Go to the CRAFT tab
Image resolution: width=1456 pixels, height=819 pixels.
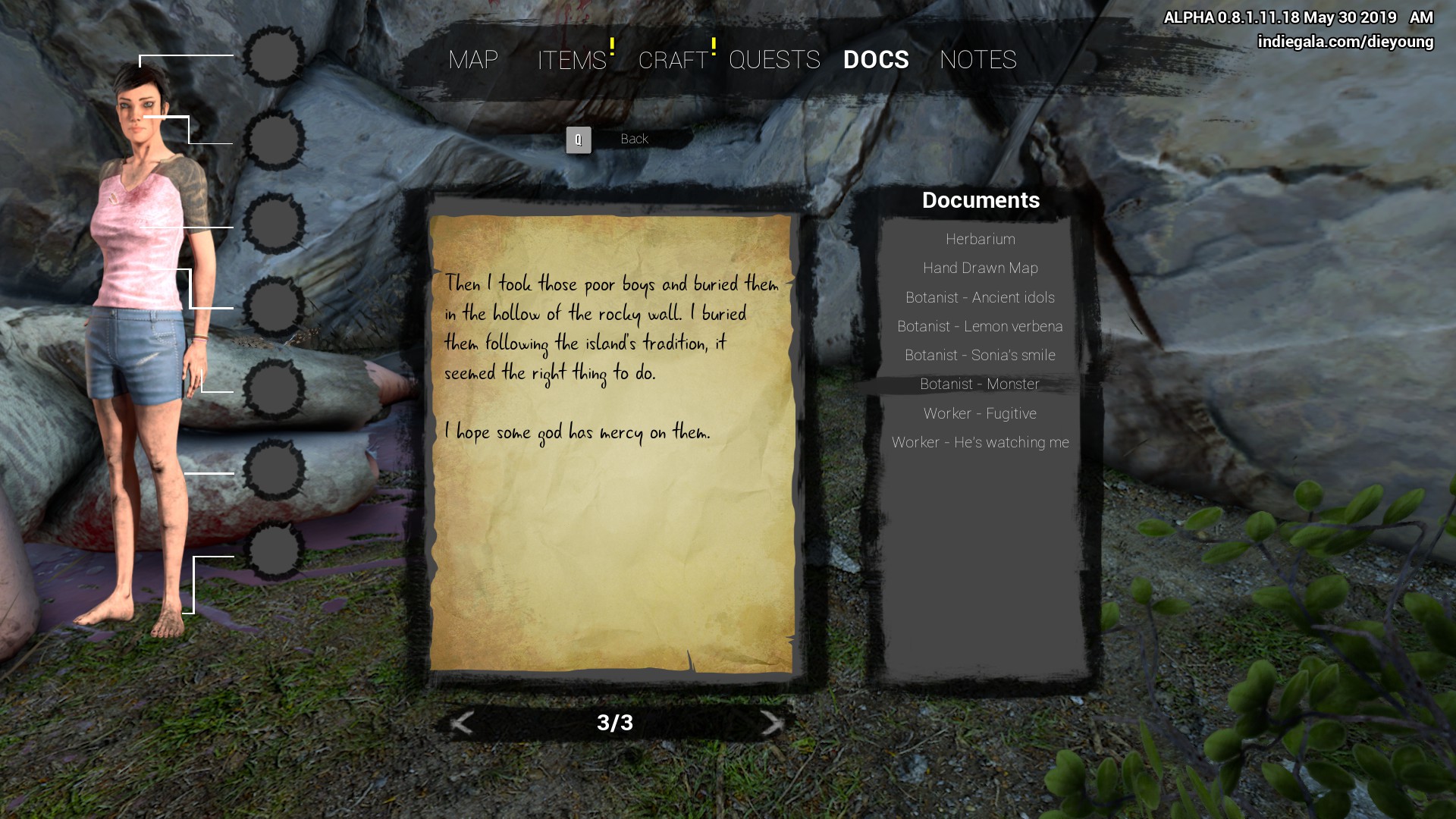(x=673, y=60)
